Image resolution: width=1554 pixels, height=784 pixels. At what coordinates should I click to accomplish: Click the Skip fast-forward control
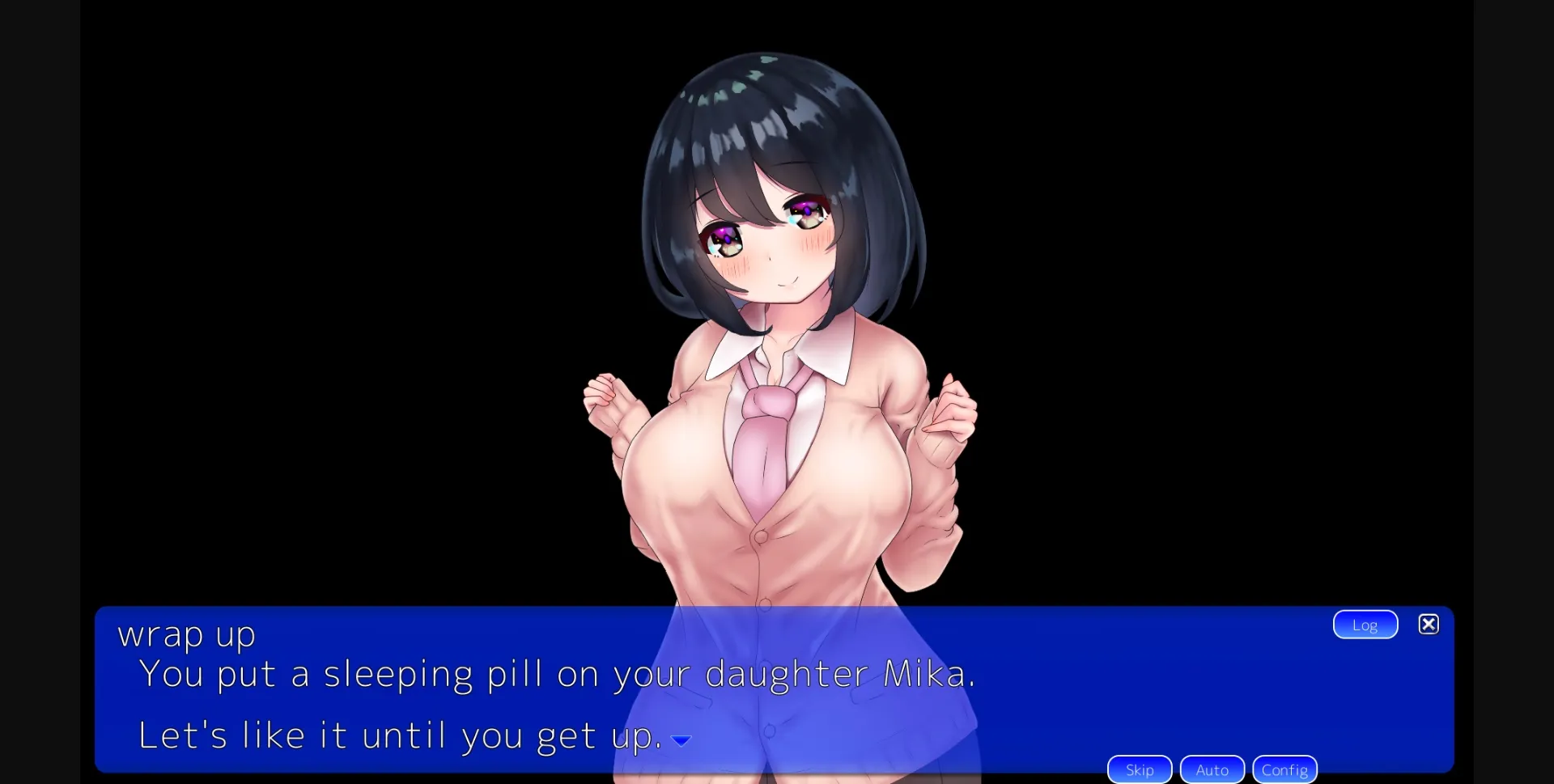tap(1139, 769)
